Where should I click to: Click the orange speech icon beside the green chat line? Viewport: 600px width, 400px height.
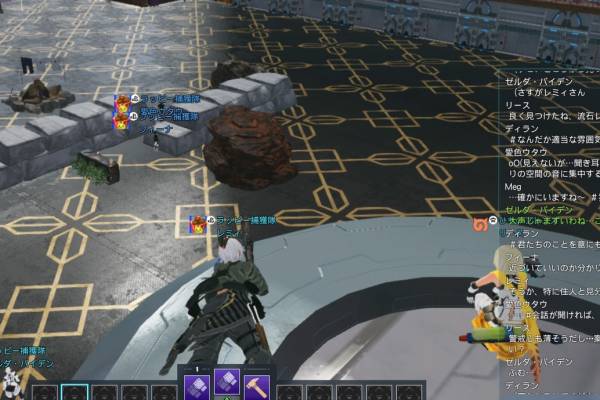(482, 222)
